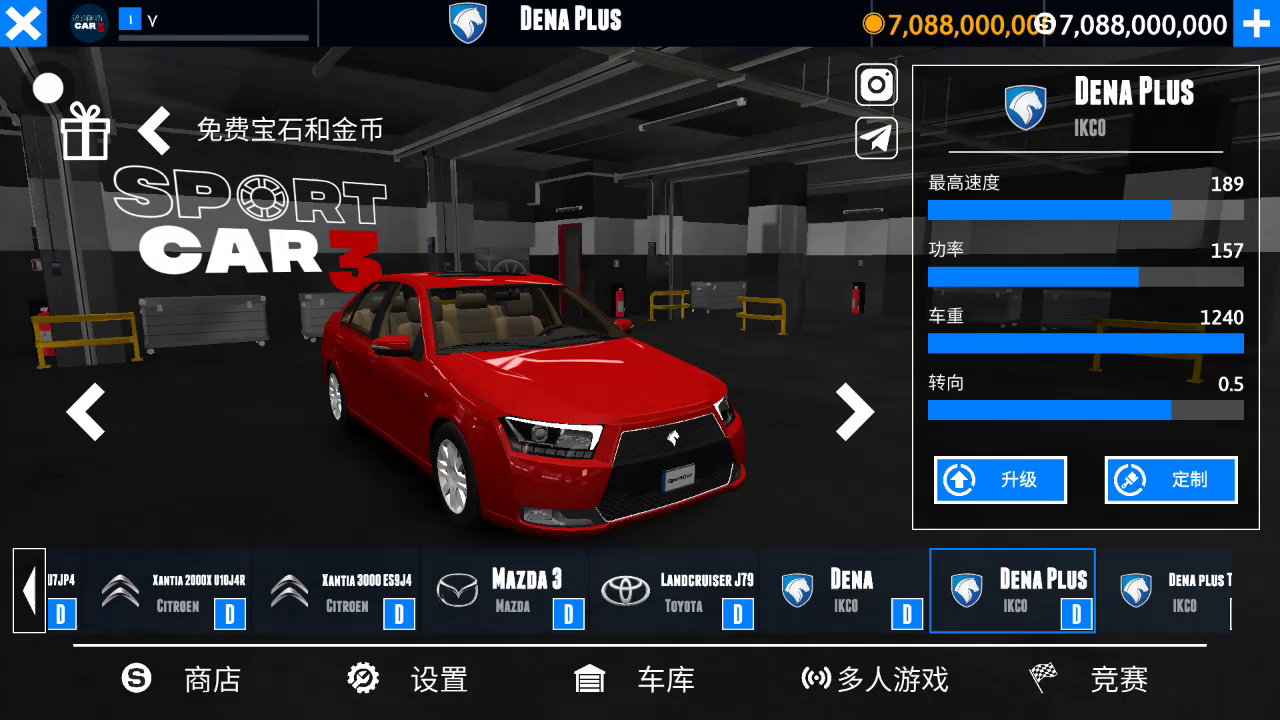Choose the Mazda 3 car tile
This screenshot has width=1280, height=720.
506,591
